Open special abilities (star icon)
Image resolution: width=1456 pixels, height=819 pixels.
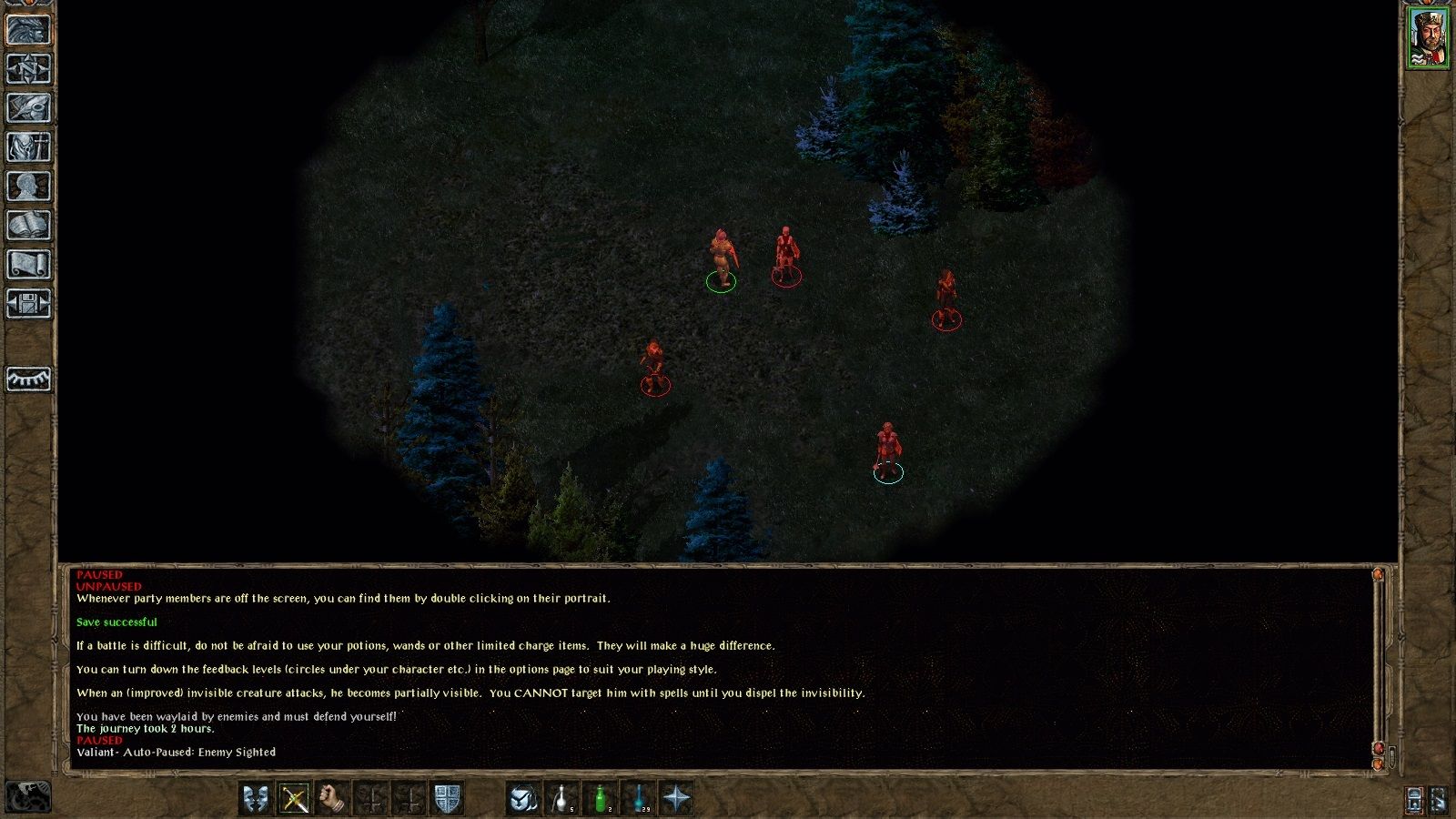click(x=677, y=799)
